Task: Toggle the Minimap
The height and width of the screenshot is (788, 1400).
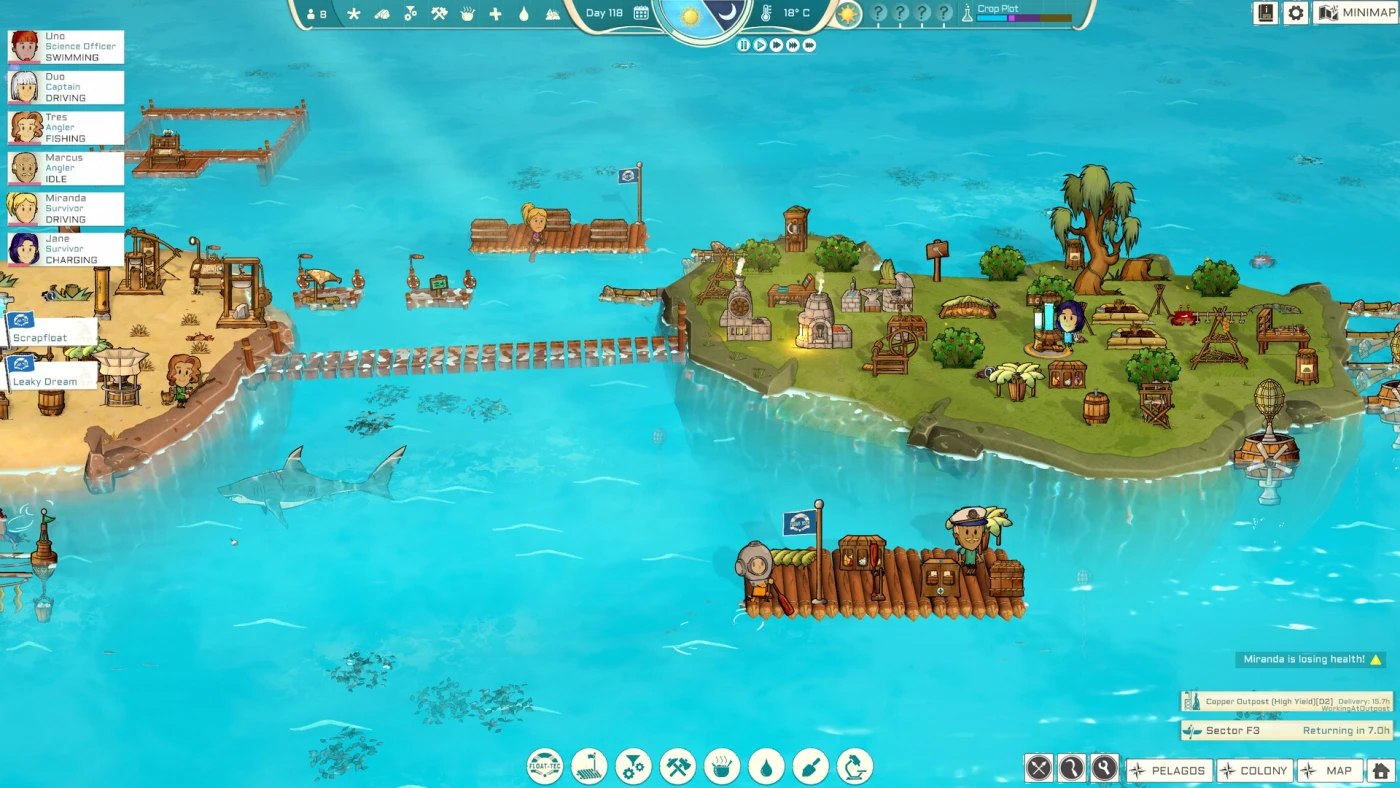Action: (1355, 13)
